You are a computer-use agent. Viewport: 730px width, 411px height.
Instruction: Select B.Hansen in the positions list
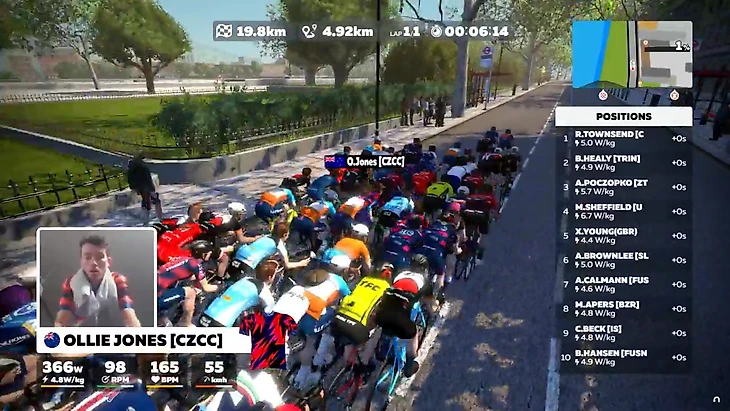623,357
